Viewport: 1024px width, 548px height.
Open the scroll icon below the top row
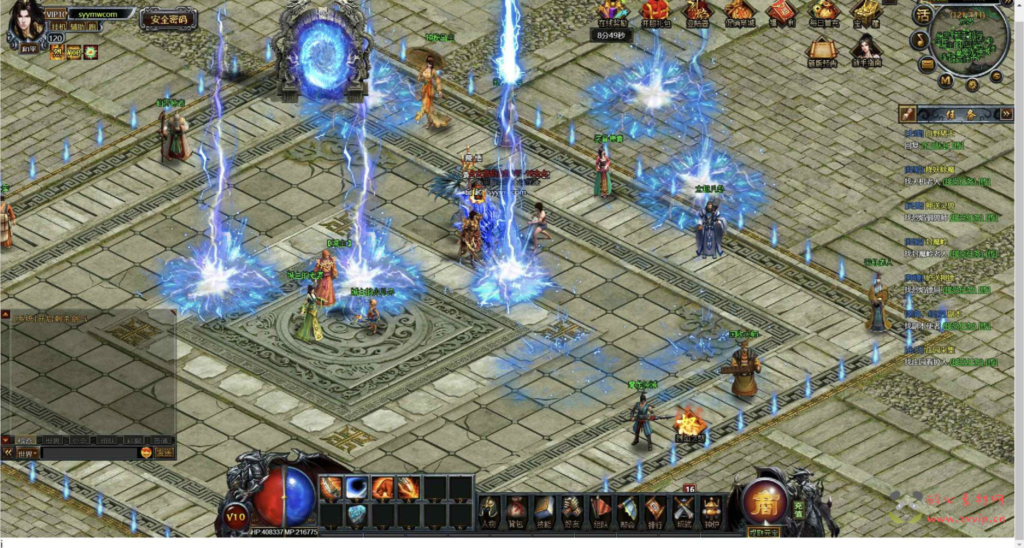pyautogui.click(x=821, y=49)
